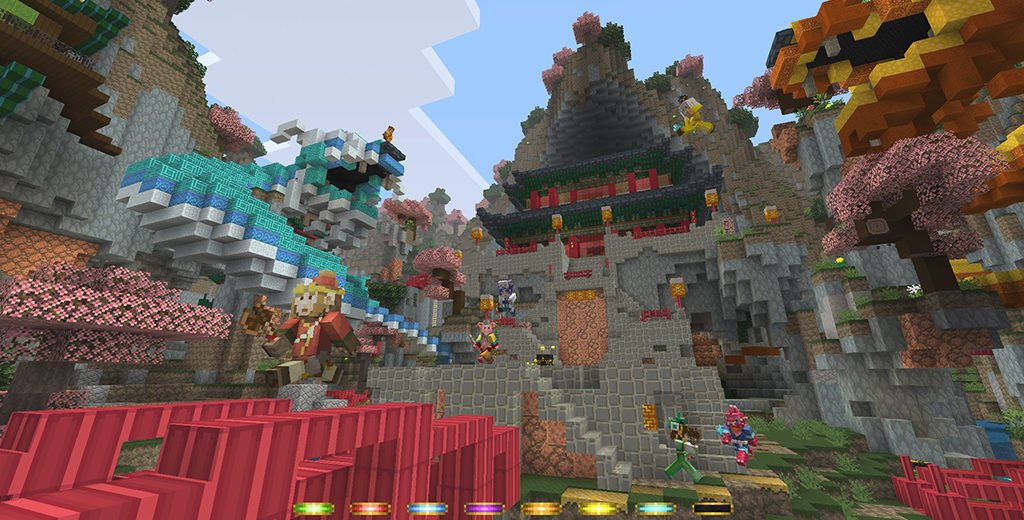Choose the cyan player indicator gem
This screenshot has height=520, width=1024.
point(655,508)
